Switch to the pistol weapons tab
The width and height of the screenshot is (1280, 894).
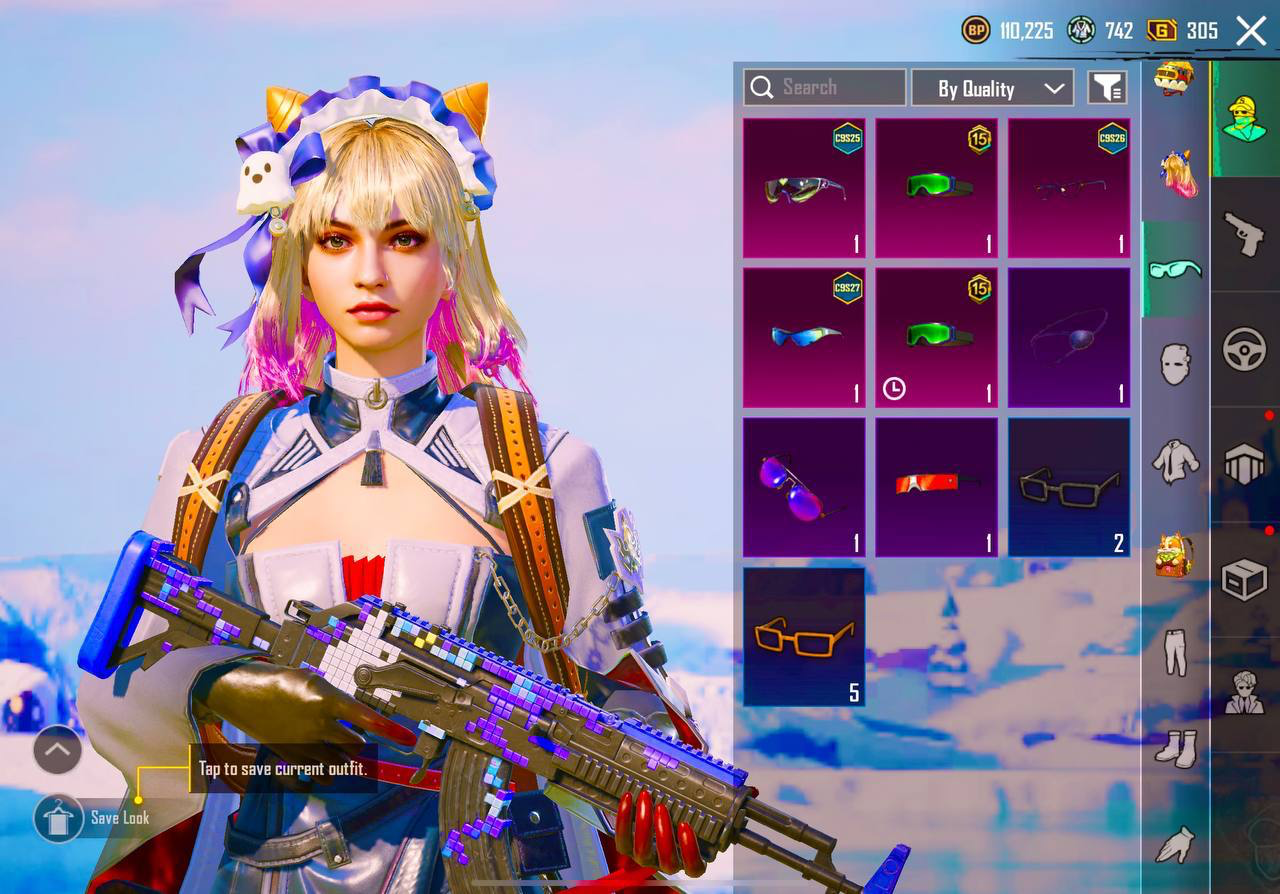[x=1245, y=235]
